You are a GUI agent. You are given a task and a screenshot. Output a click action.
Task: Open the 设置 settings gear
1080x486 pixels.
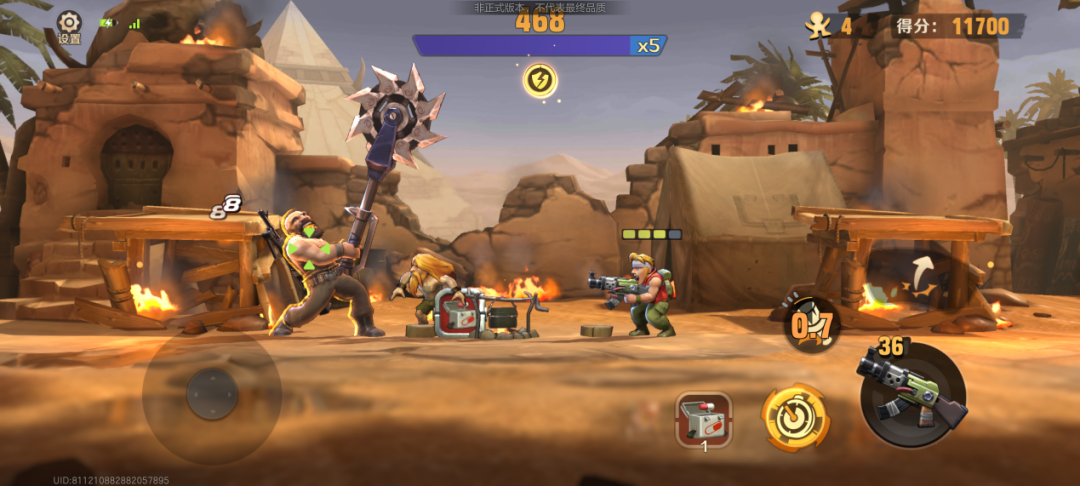click(69, 24)
